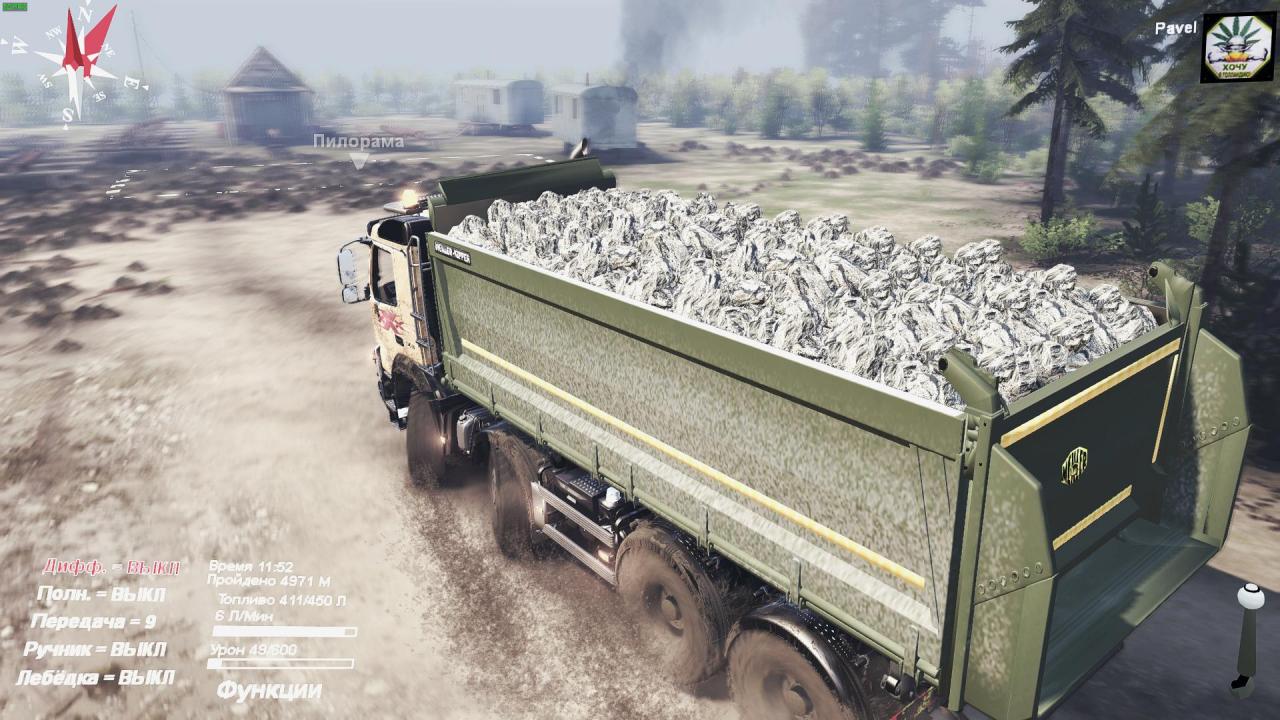Toggle the Ручник handbrake
Screen dimensions: 1280x720
coord(95,650)
